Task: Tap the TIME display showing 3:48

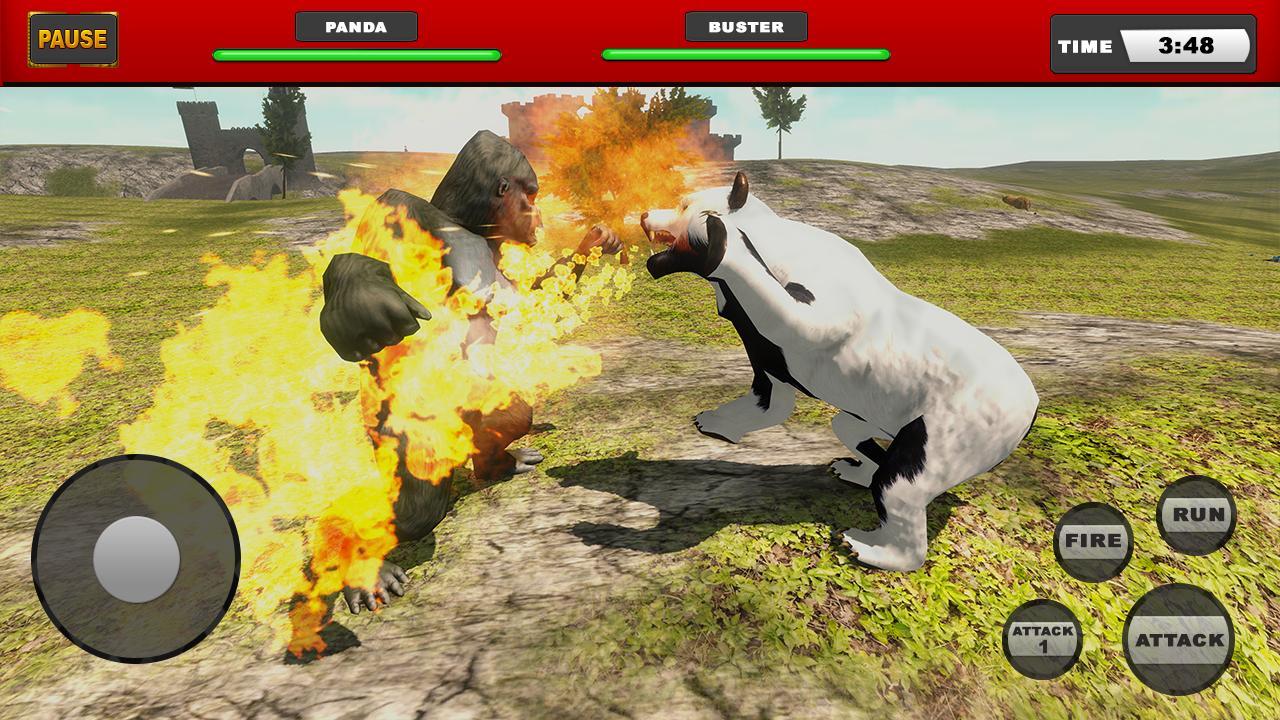Action: 1150,45
